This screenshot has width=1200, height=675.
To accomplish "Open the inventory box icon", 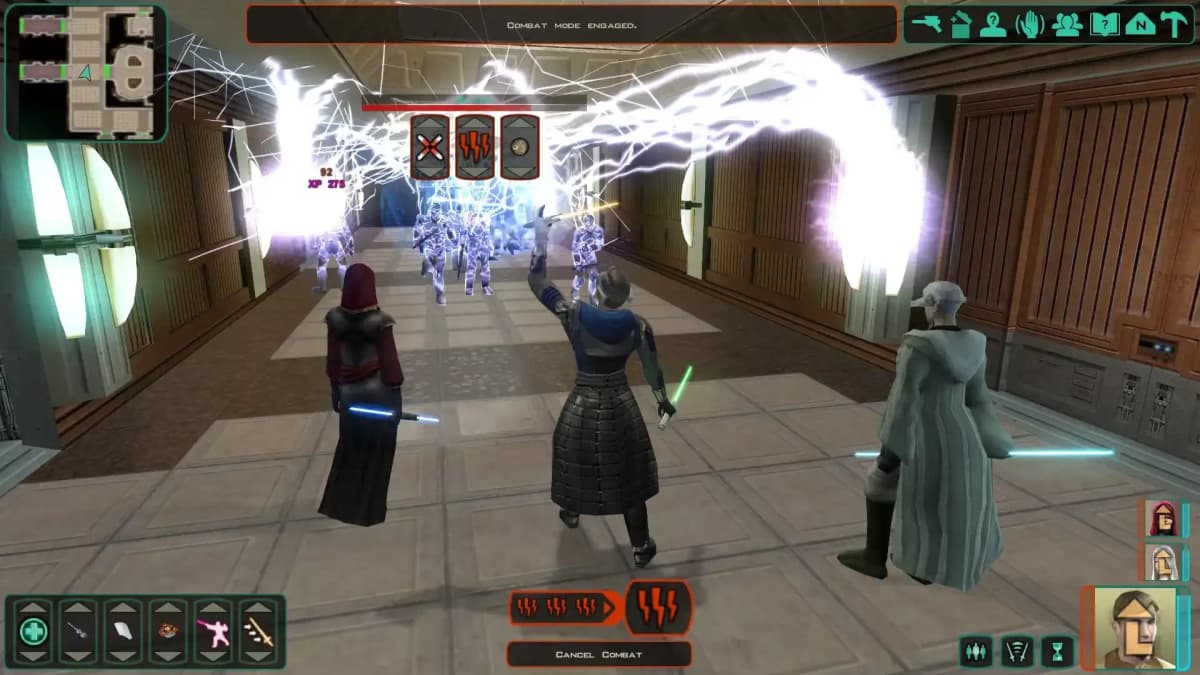I will pyautogui.click(x=960, y=26).
